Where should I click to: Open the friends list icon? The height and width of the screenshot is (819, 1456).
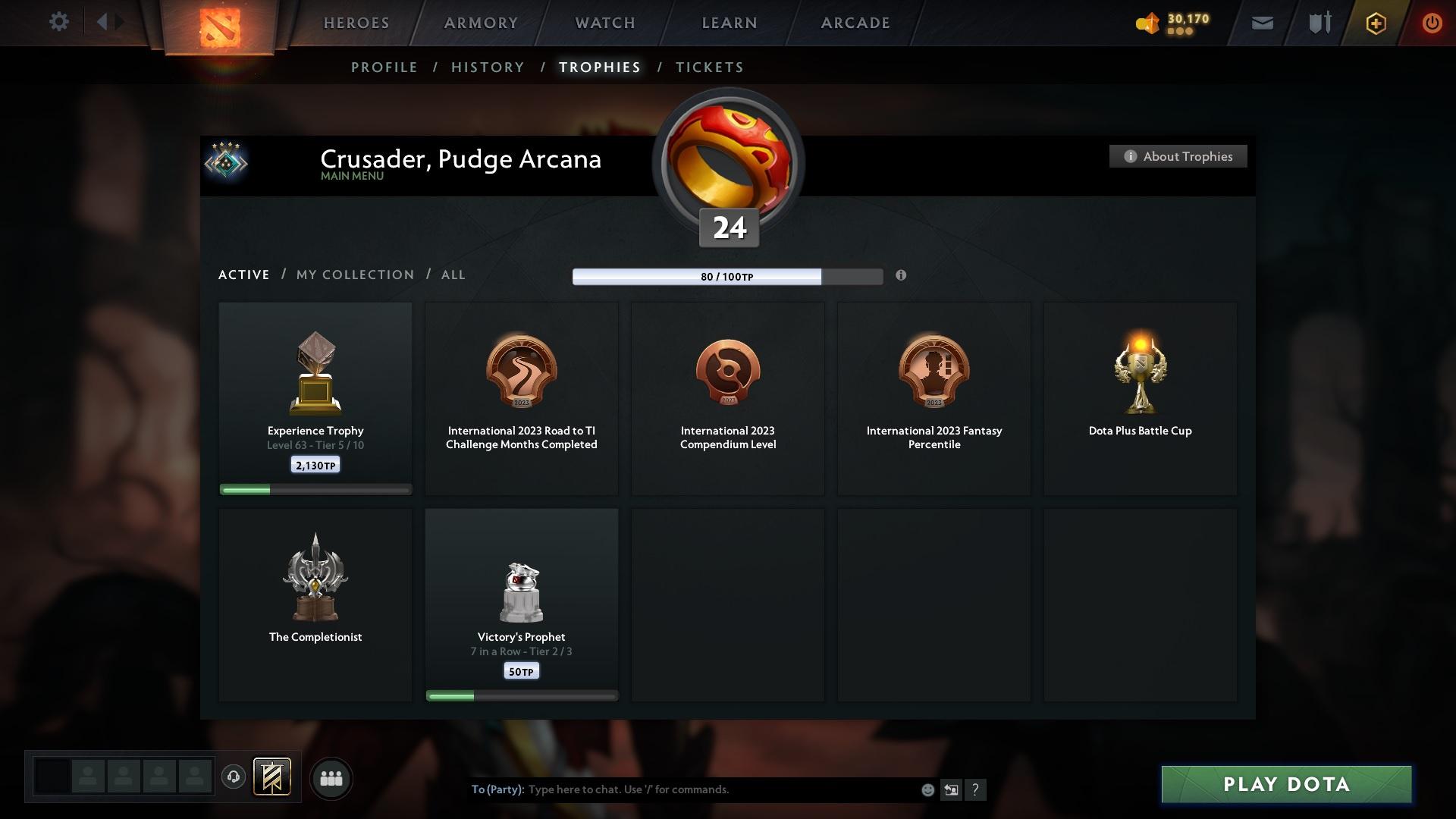(x=331, y=778)
